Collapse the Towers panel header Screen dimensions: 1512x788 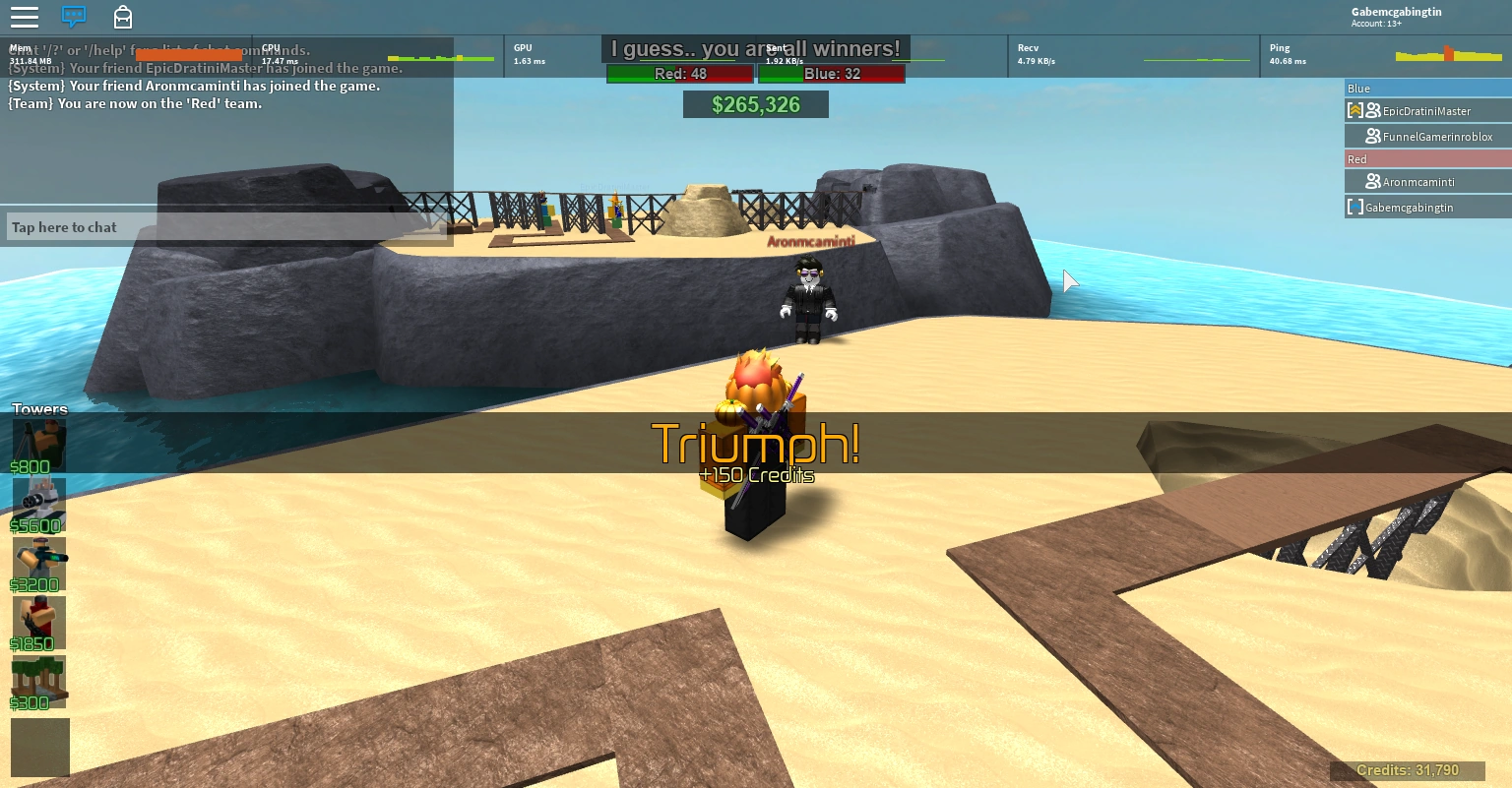38,408
